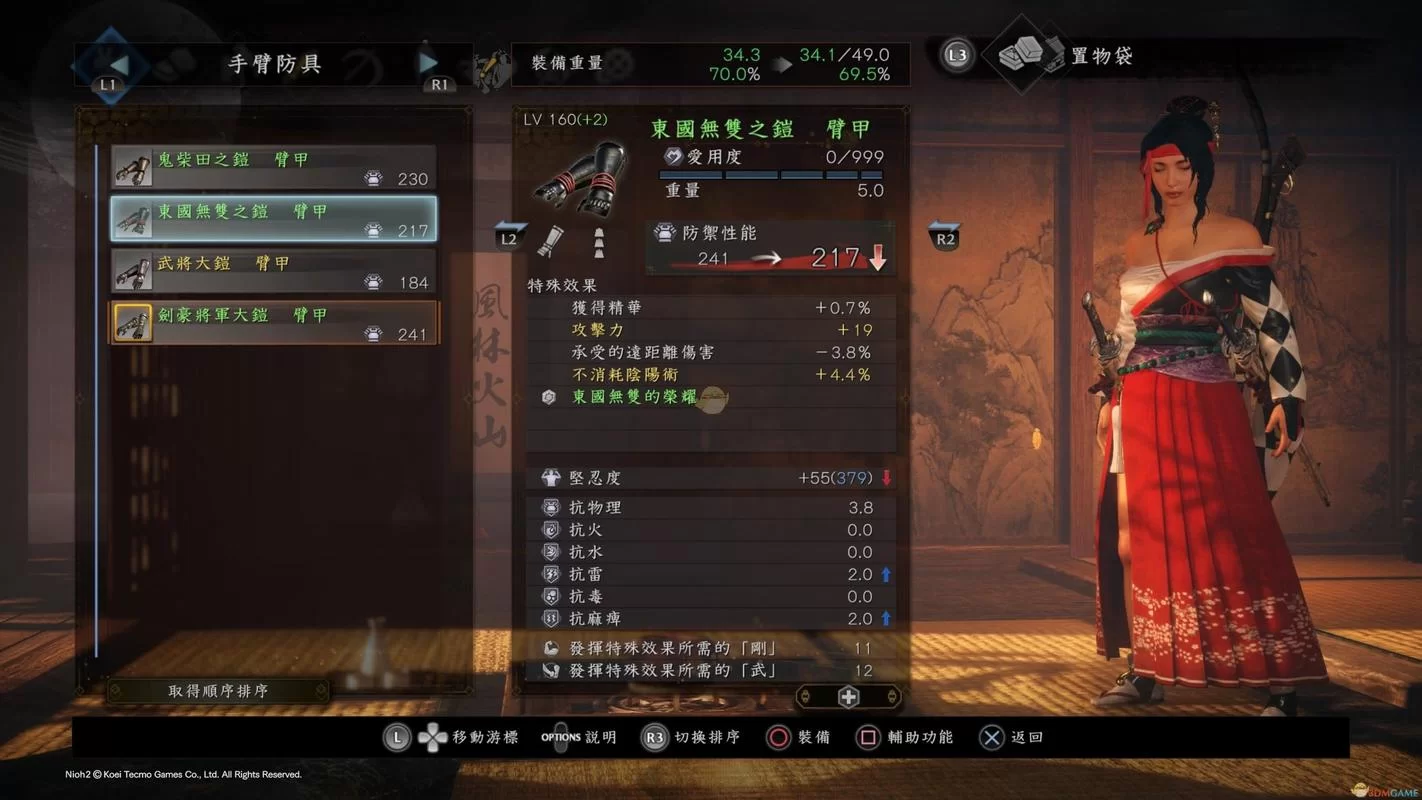Click the D-pad 移動游標 icon

point(431,737)
